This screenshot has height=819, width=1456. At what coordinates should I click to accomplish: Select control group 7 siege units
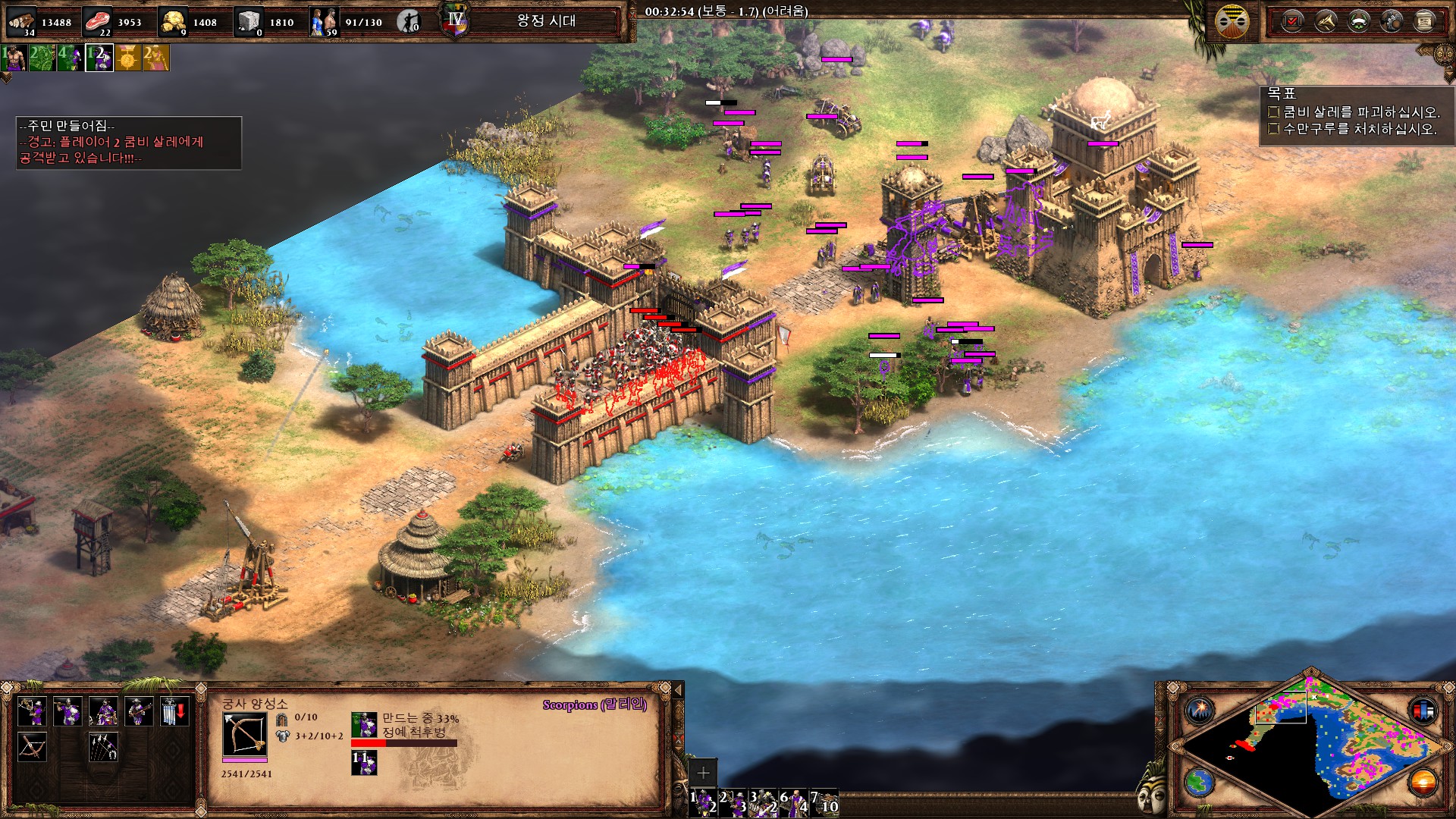click(x=824, y=802)
